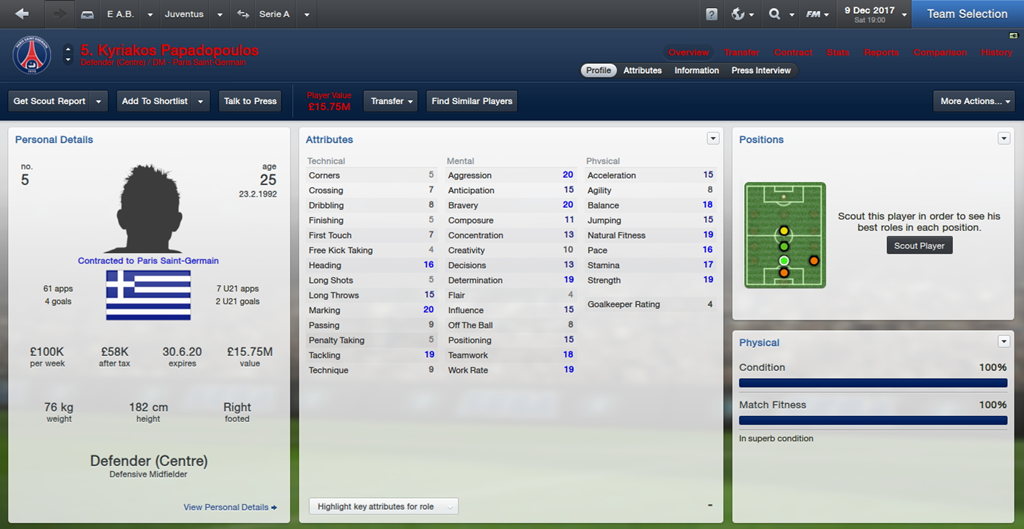1024x529 pixels.
Task: Open the Press Interview tab
Action: pyautogui.click(x=761, y=71)
